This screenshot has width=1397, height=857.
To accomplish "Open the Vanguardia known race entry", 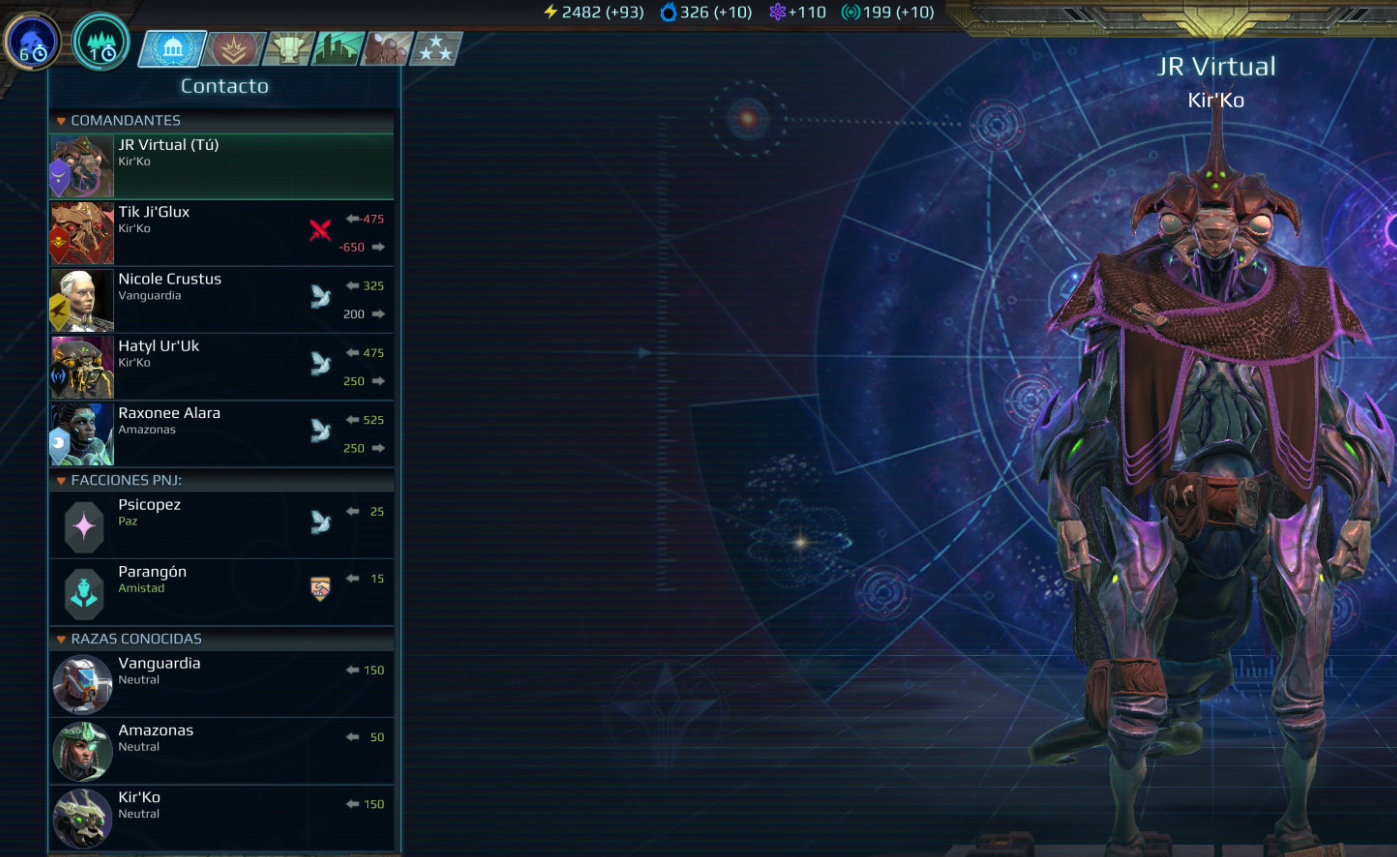I will point(221,684).
